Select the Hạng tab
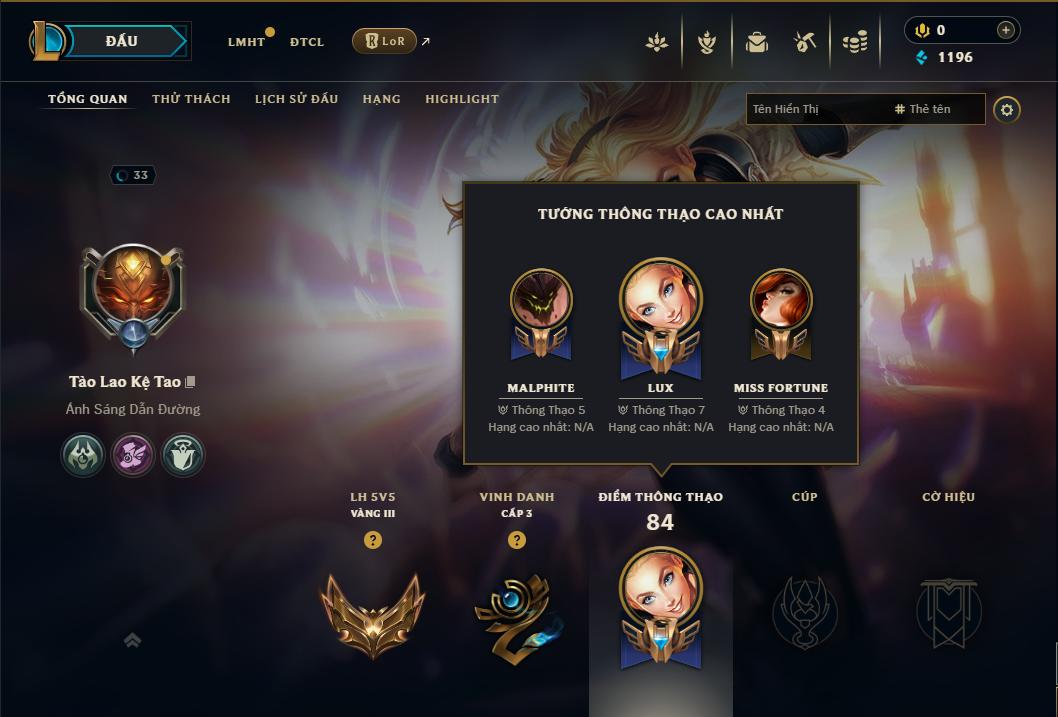Viewport: 1058px width, 717px height. click(x=381, y=99)
